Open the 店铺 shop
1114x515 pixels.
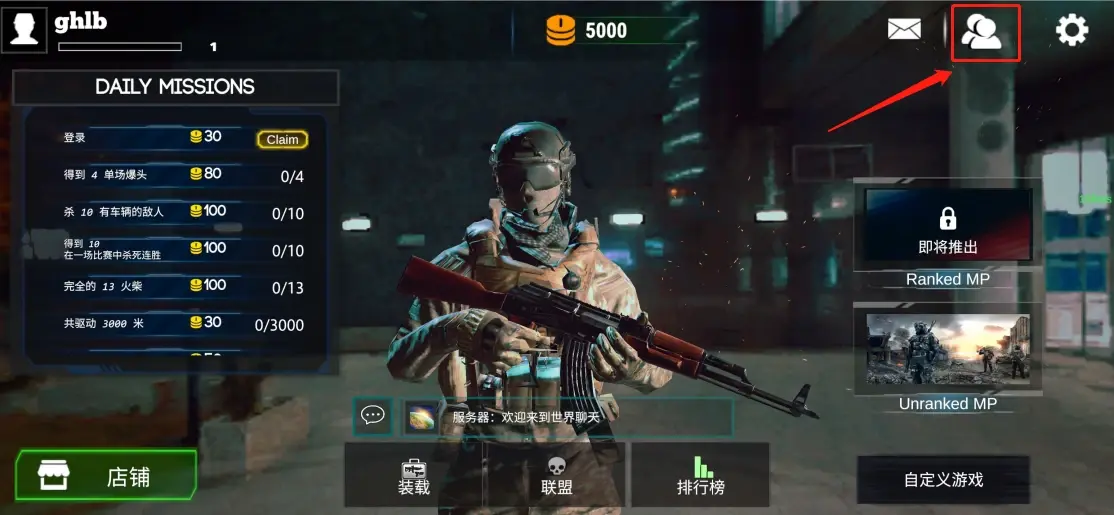[106, 476]
